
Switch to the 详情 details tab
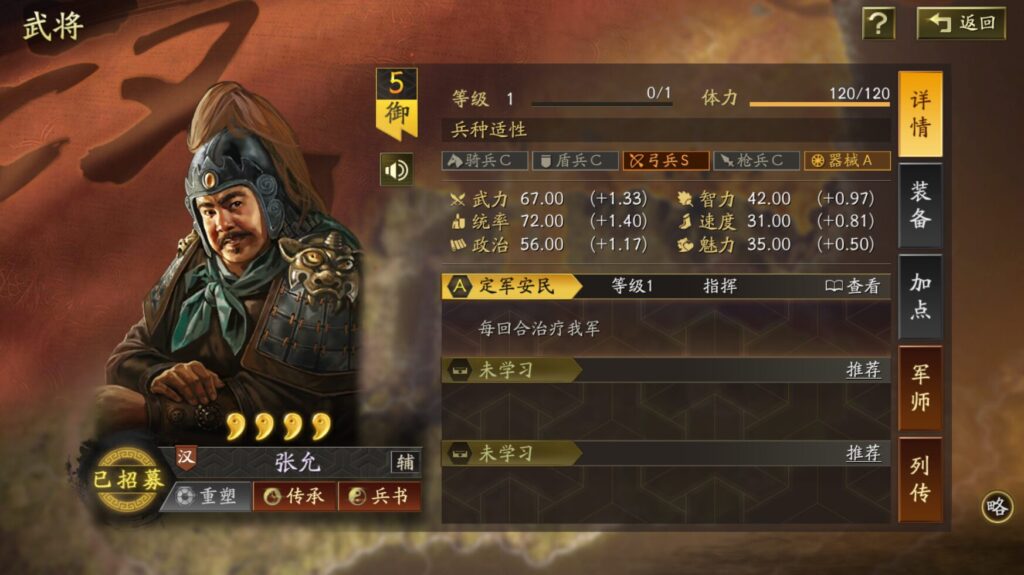pos(920,114)
